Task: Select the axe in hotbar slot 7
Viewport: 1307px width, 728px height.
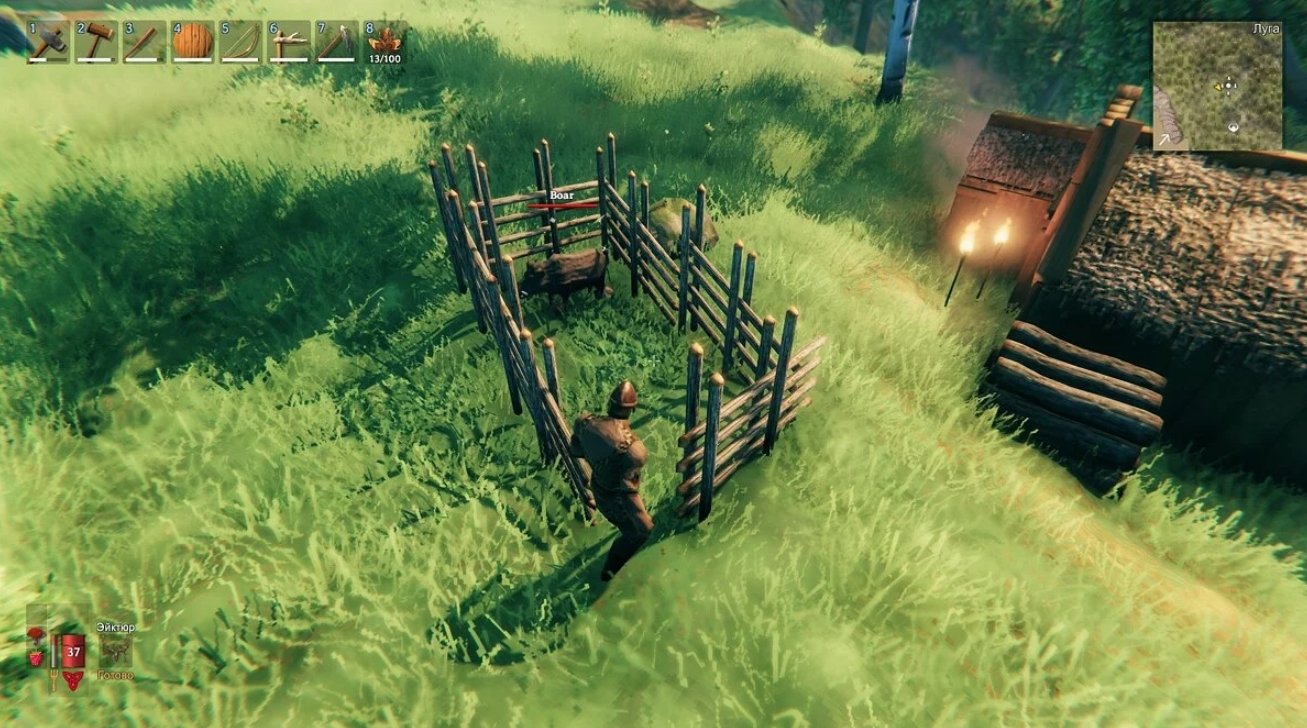Action: [337, 40]
